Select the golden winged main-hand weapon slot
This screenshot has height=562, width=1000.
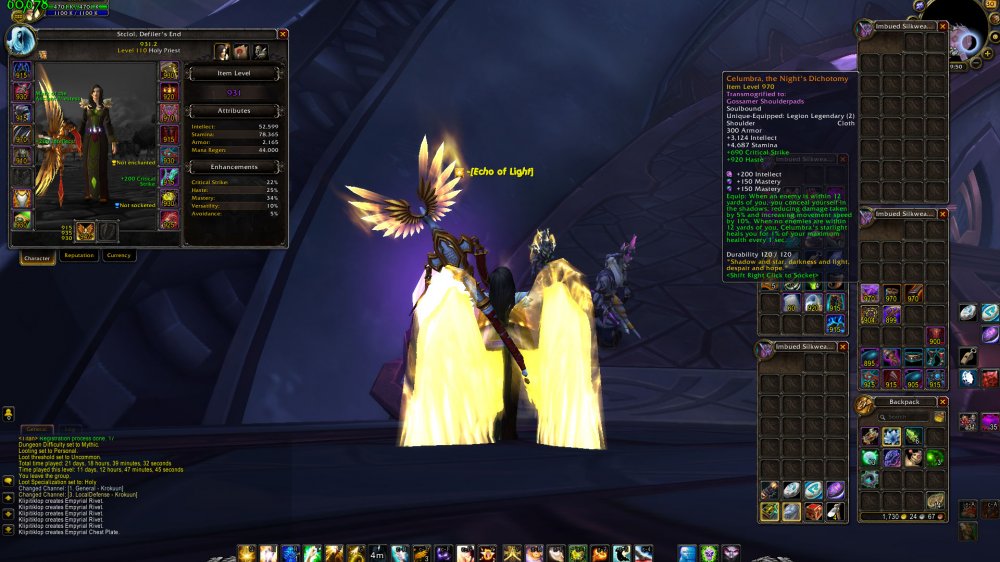point(83,231)
